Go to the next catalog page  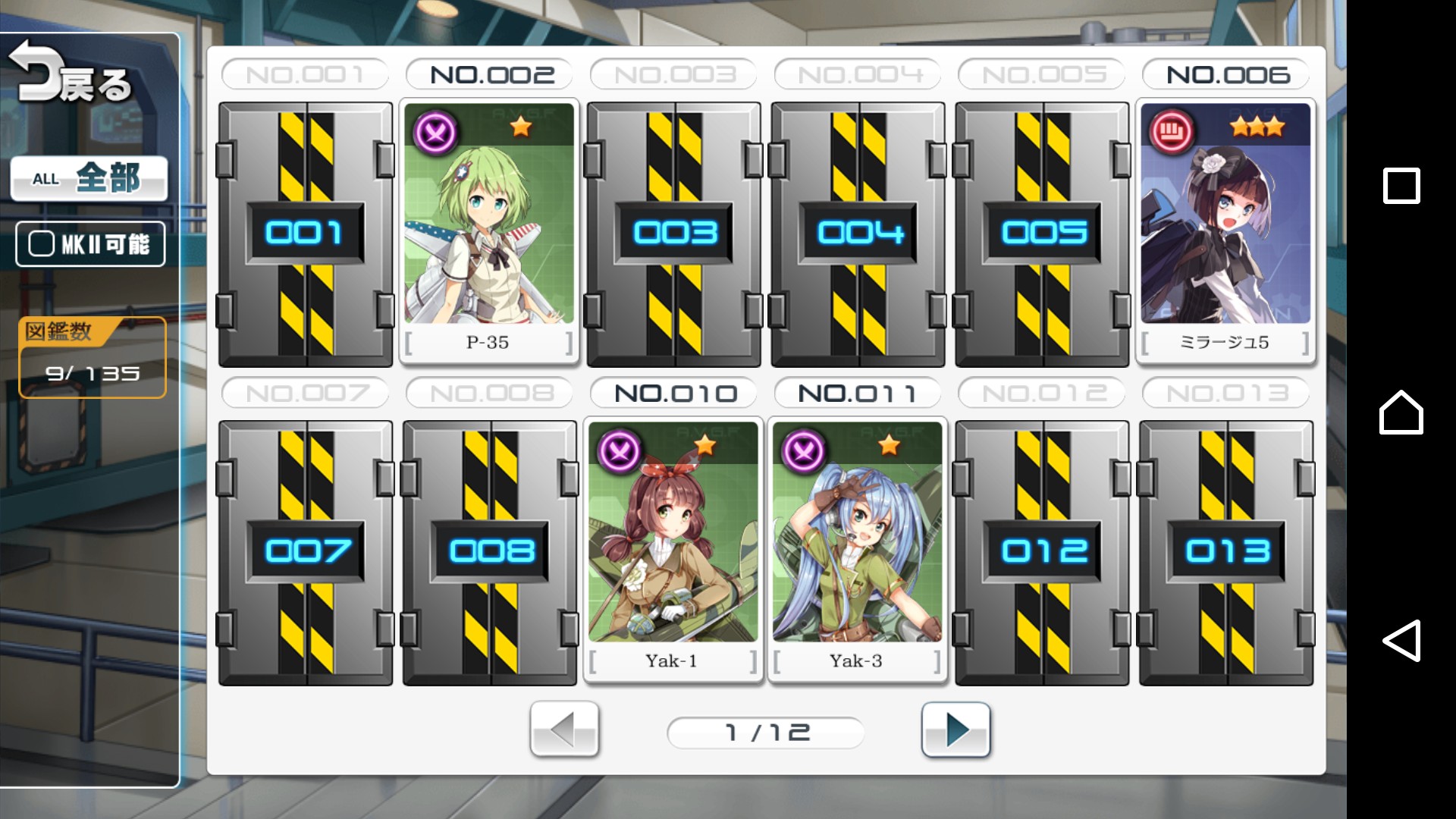click(955, 730)
